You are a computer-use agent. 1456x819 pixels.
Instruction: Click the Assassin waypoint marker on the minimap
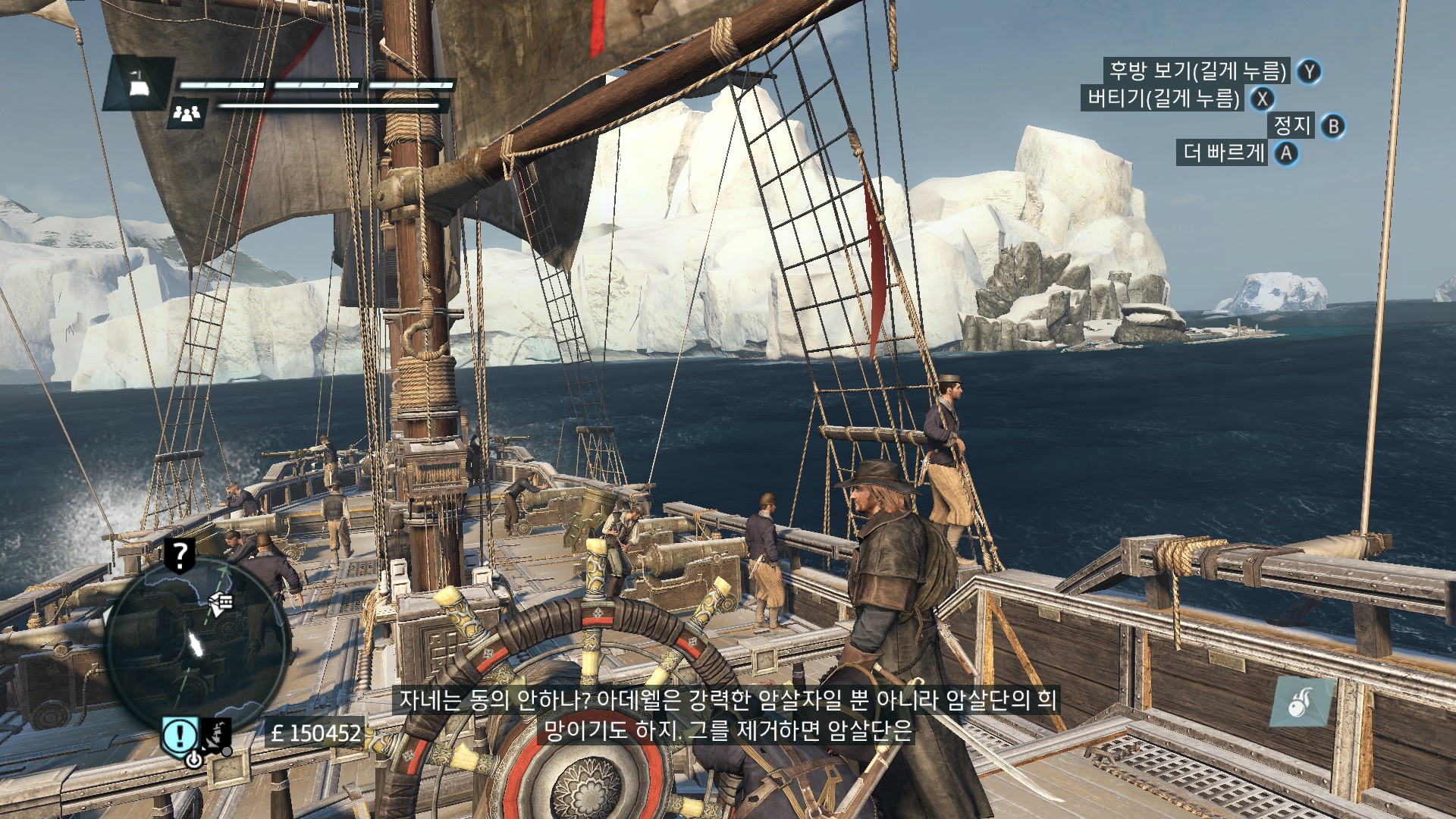[221, 603]
